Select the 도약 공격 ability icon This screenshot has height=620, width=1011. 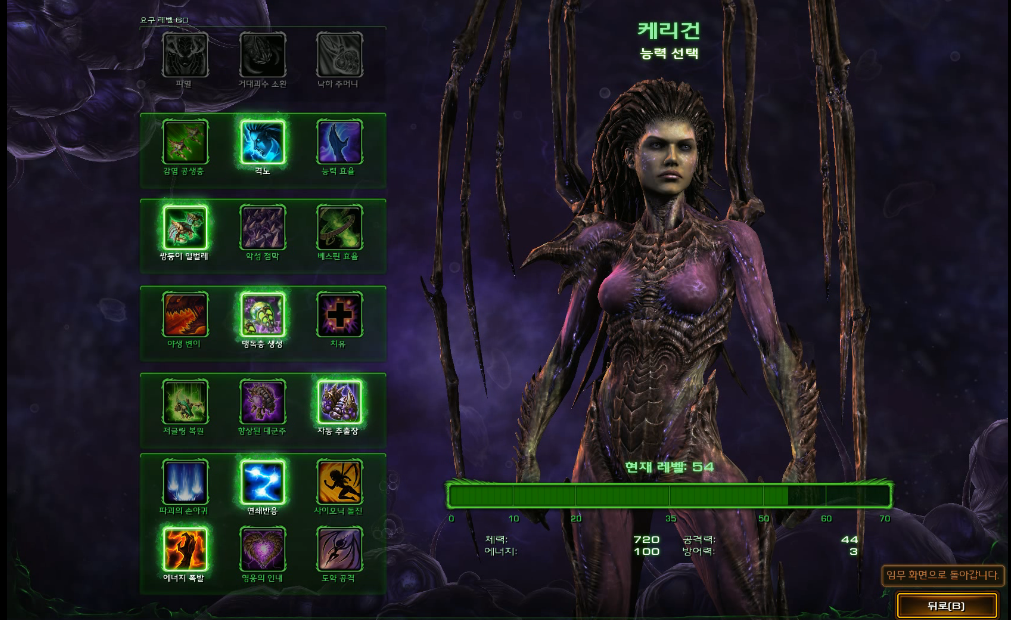tap(339, 548)
